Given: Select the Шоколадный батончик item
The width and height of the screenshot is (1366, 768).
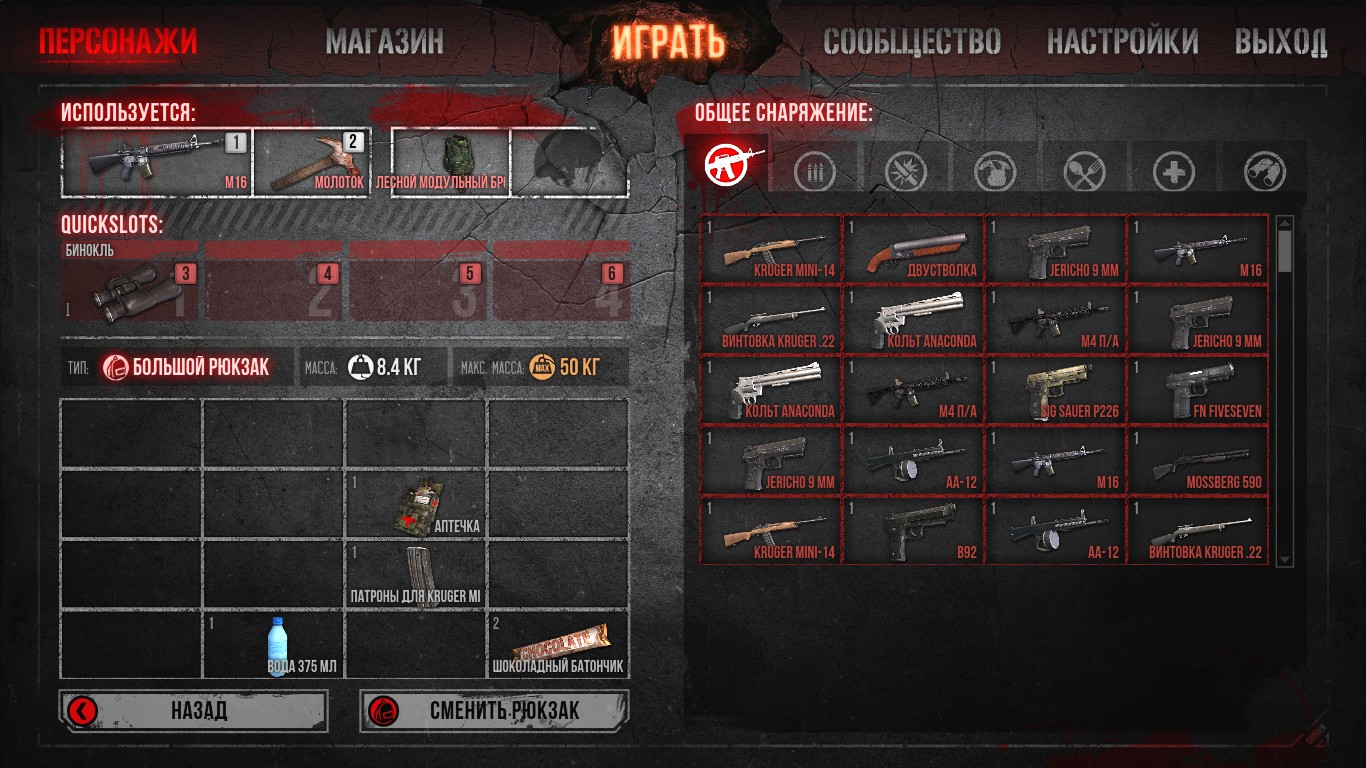Looking at the screenshot, I should (x=558, y=645).
